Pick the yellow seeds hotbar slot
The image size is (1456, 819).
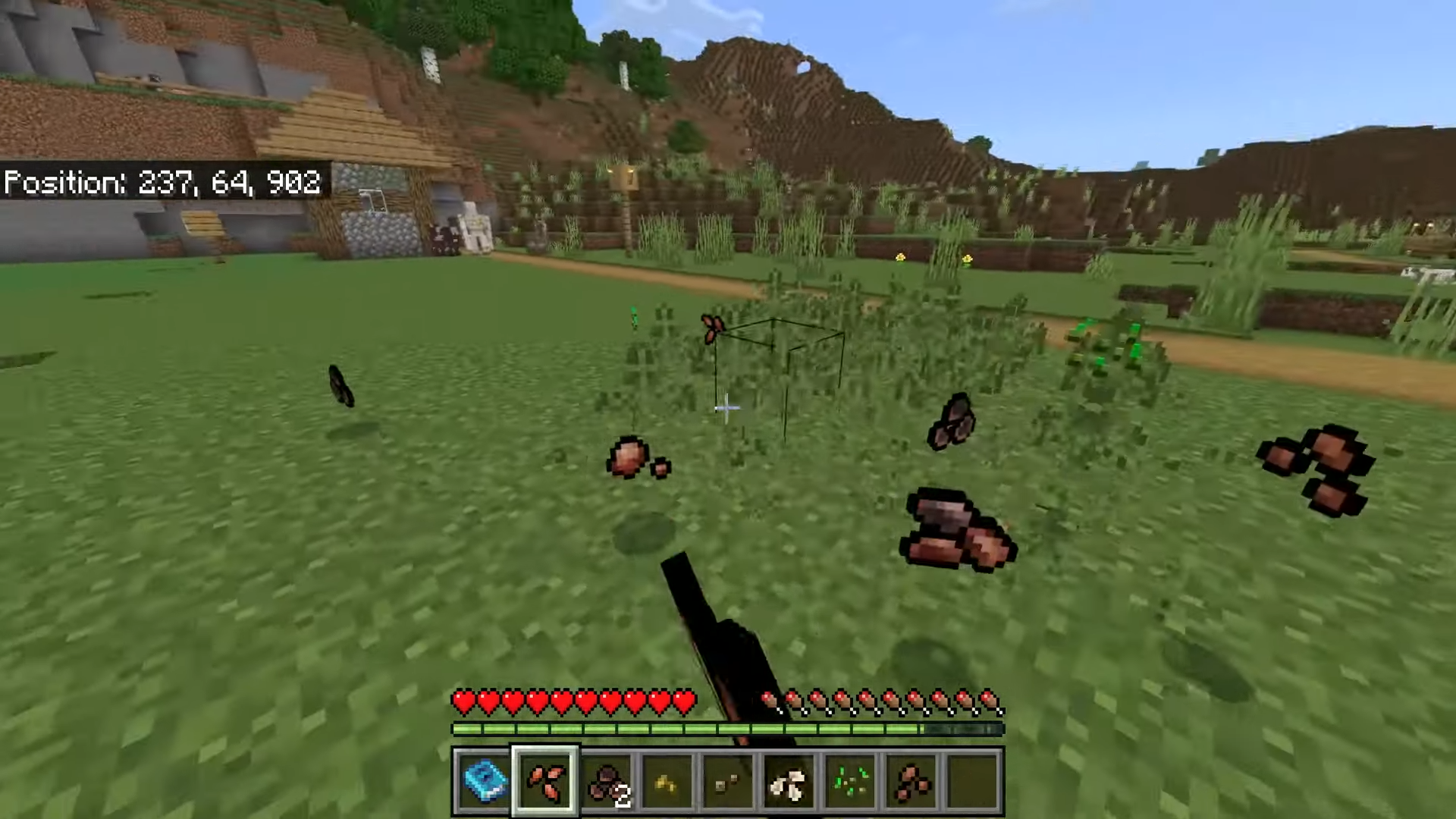point(667,781)
